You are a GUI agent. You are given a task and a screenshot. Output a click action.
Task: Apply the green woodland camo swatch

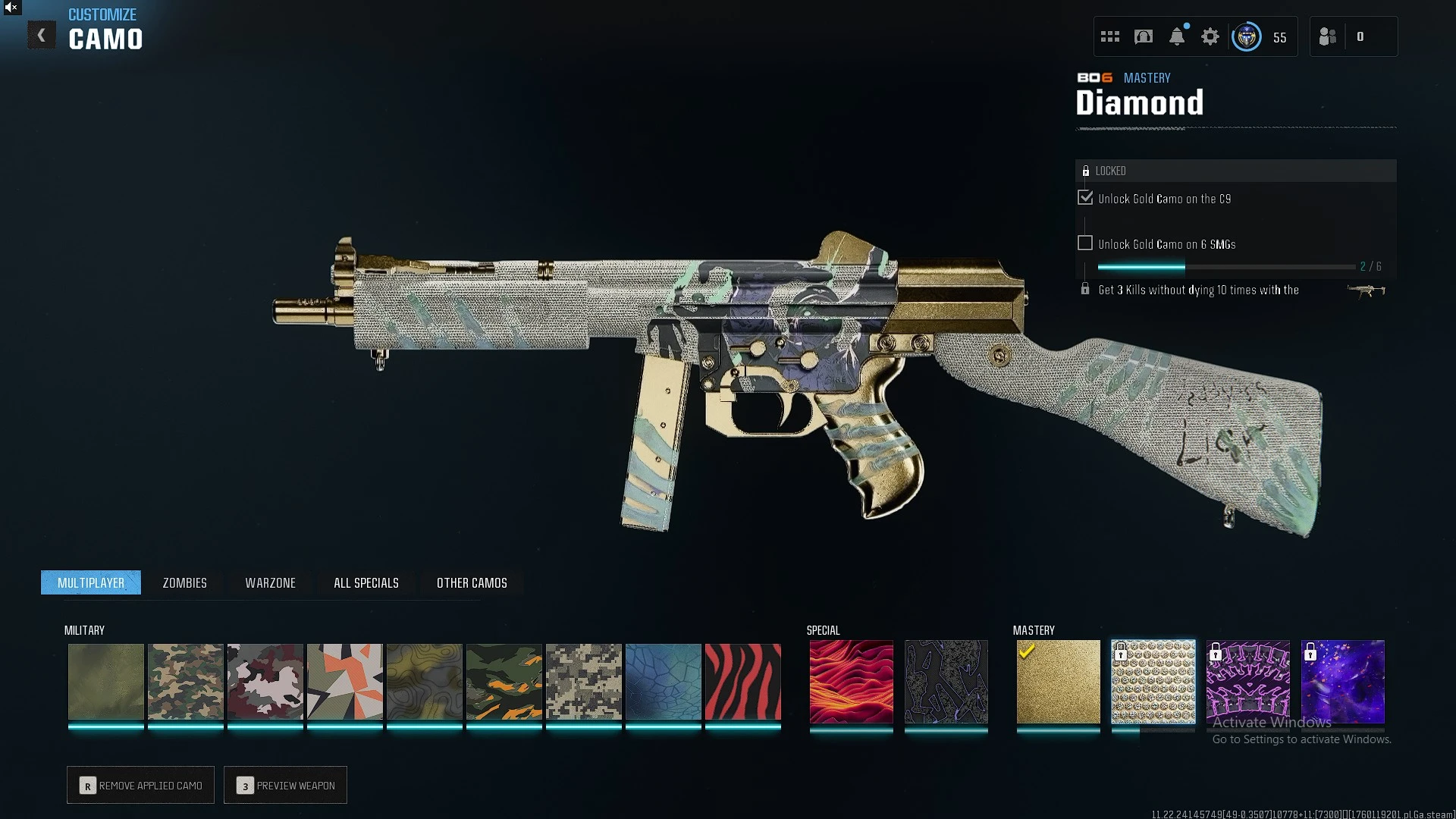[185, 681]
